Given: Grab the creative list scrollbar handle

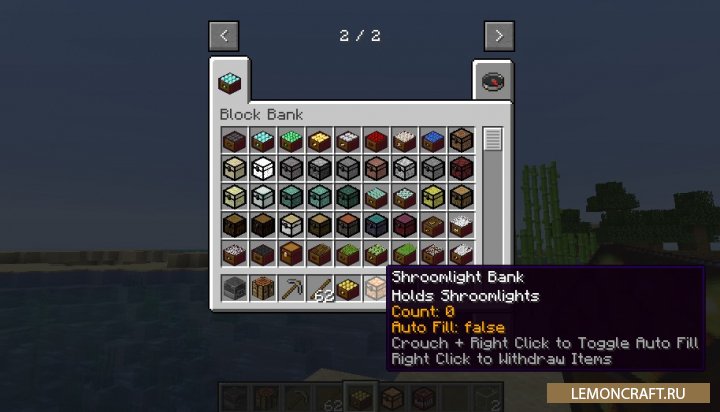Looking at the screenshot, I should pyautogui.click(x=492, y=139).
